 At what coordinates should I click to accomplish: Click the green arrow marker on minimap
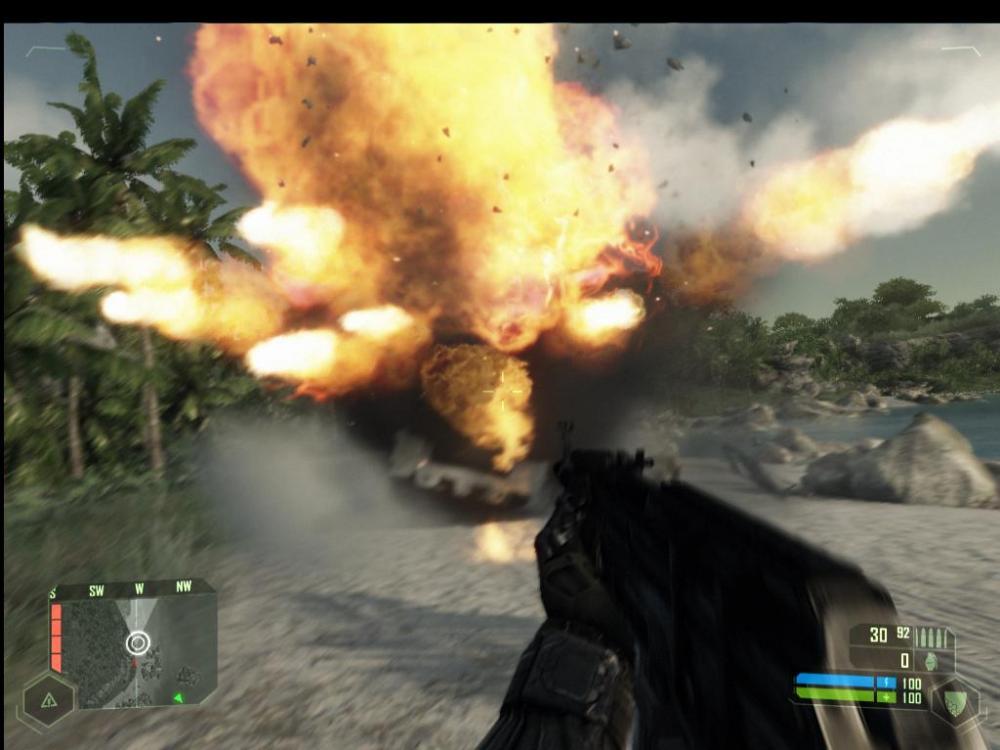[x=178, y=697]
